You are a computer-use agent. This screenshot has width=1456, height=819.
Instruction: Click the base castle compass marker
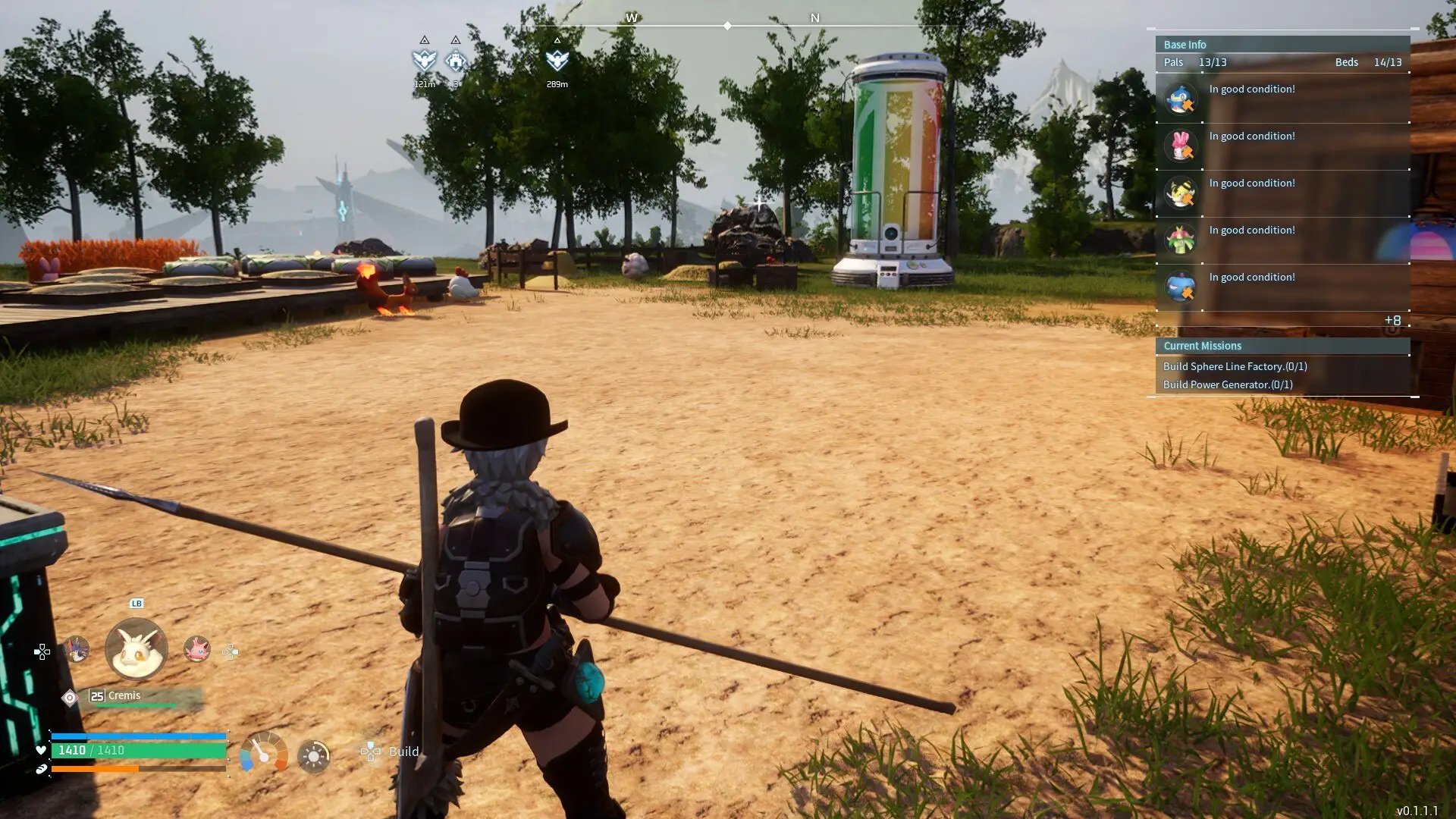coord(455,59)
